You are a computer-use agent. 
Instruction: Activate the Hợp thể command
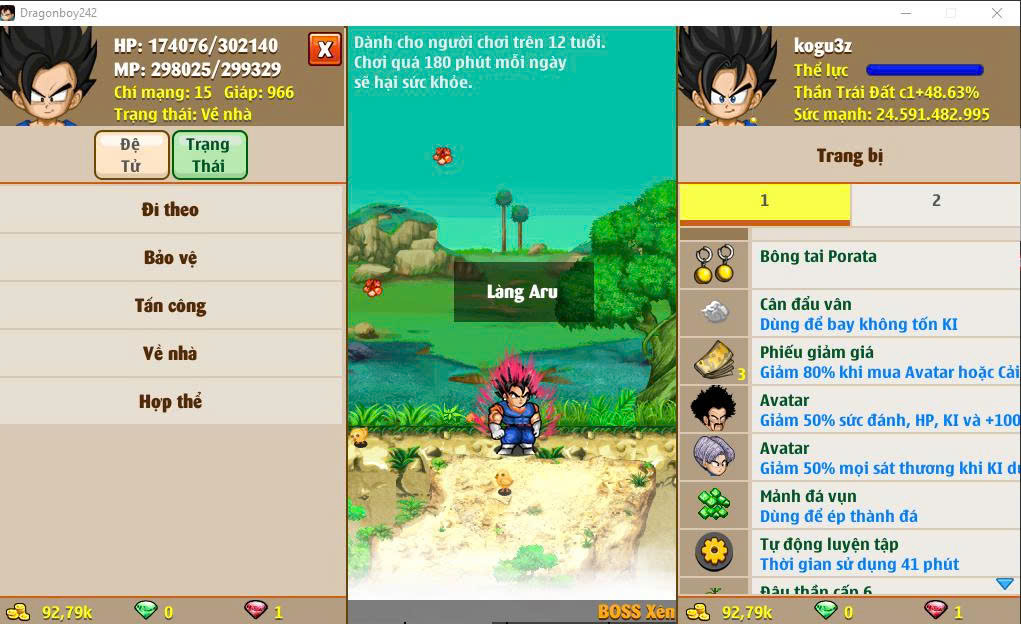[171, 402]
